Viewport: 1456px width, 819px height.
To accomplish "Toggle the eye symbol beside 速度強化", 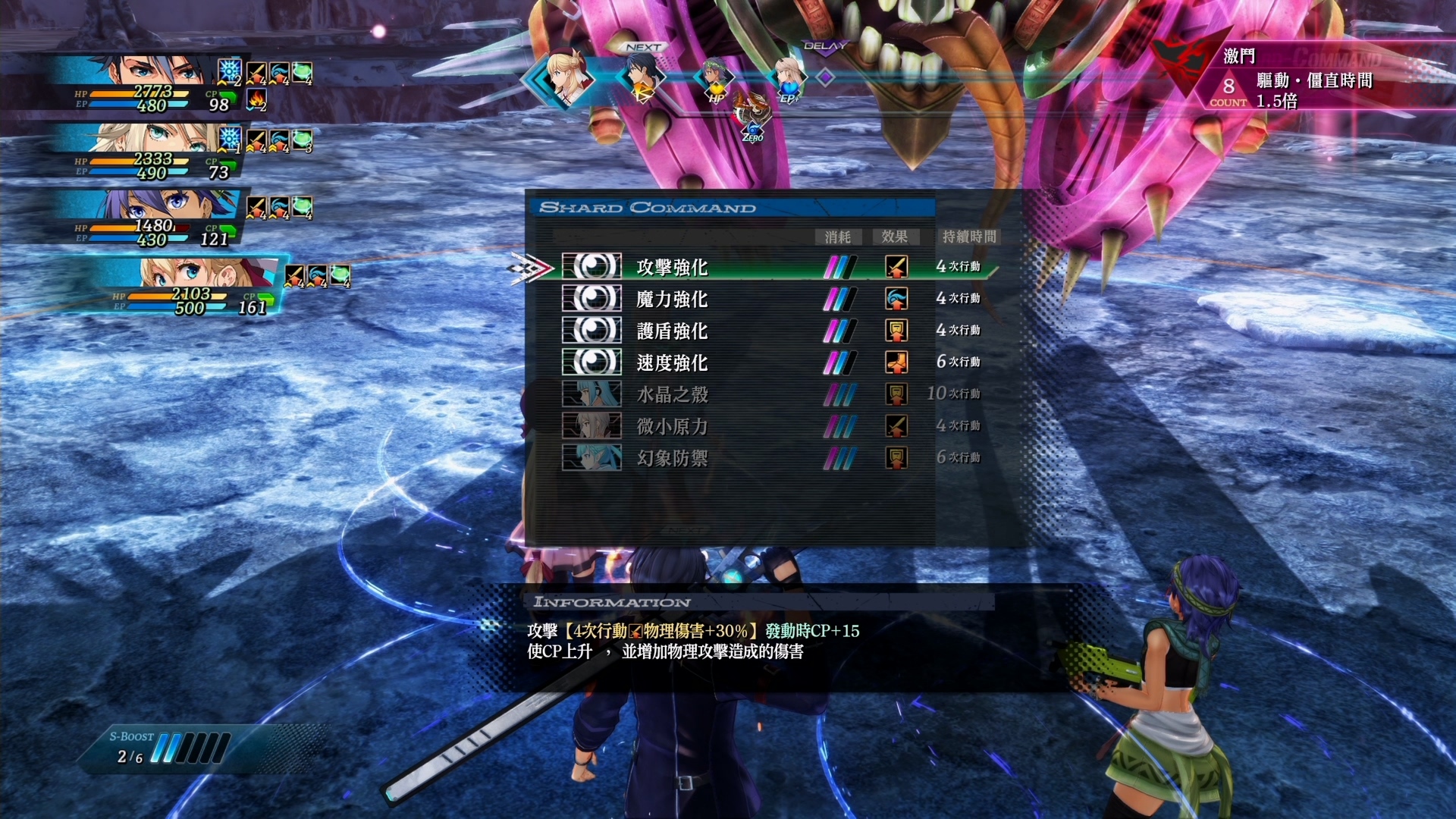I will click(x=592, y=362).
